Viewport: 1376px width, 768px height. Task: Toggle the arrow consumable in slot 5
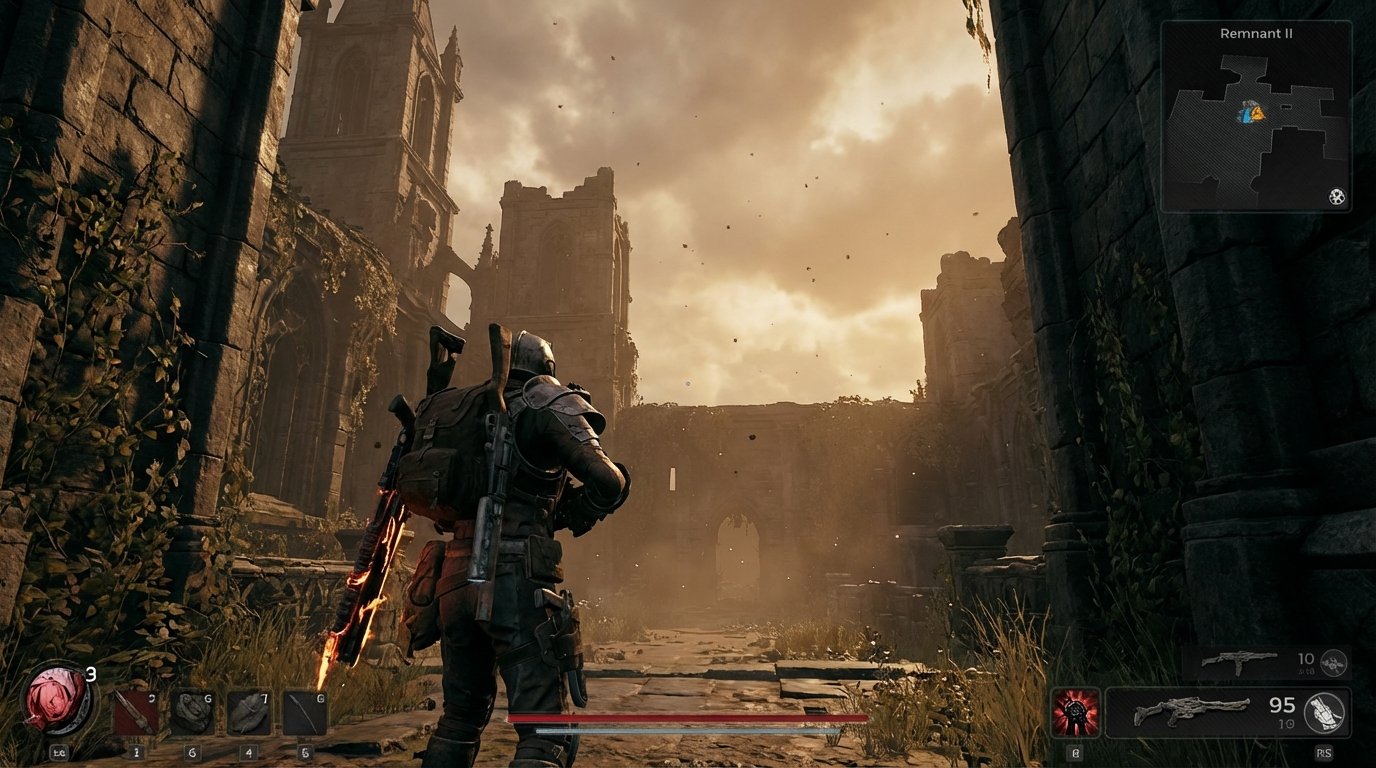[x=305, y=713]
